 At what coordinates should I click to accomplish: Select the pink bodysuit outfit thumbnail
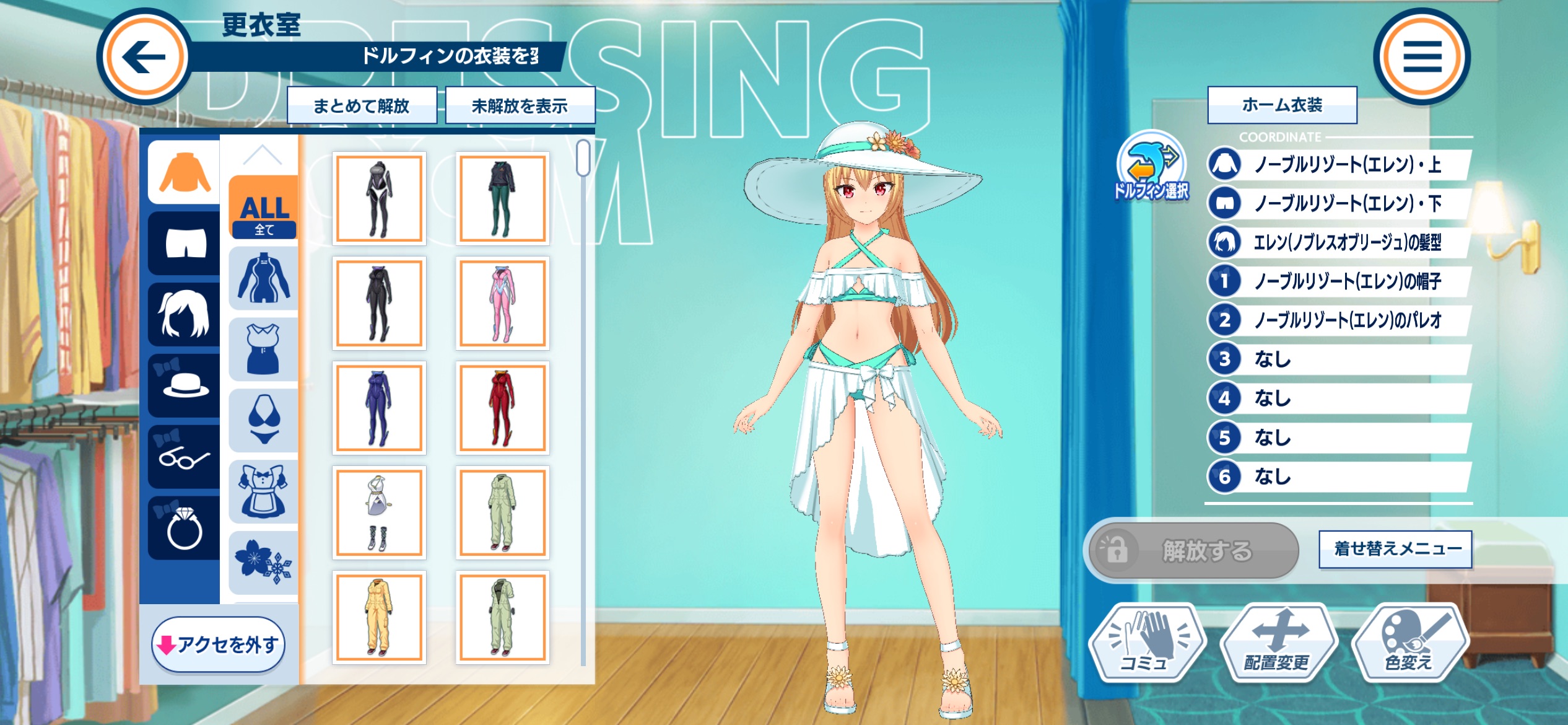pos(502,304)
